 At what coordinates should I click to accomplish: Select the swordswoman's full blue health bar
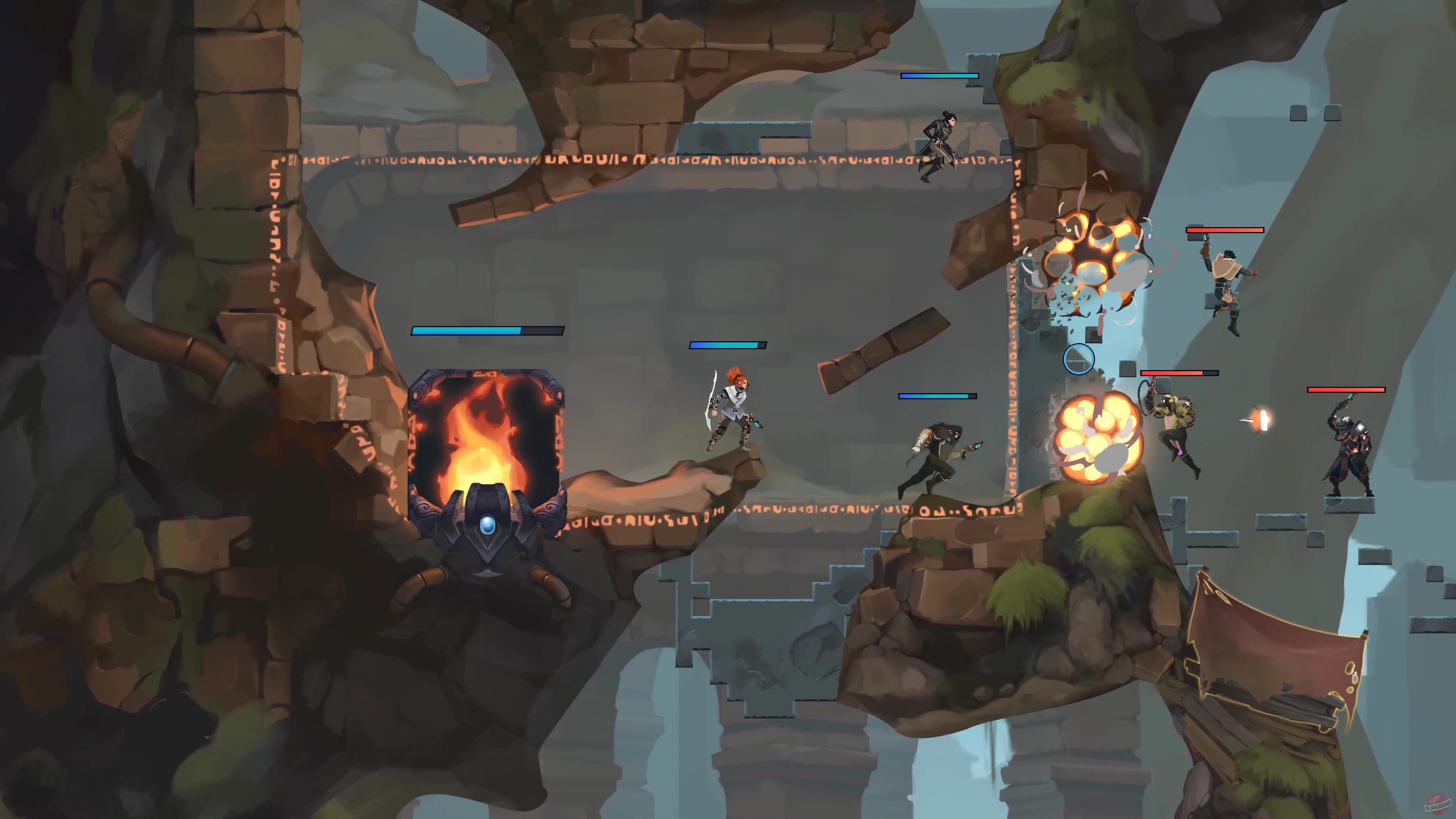[728, 345]
